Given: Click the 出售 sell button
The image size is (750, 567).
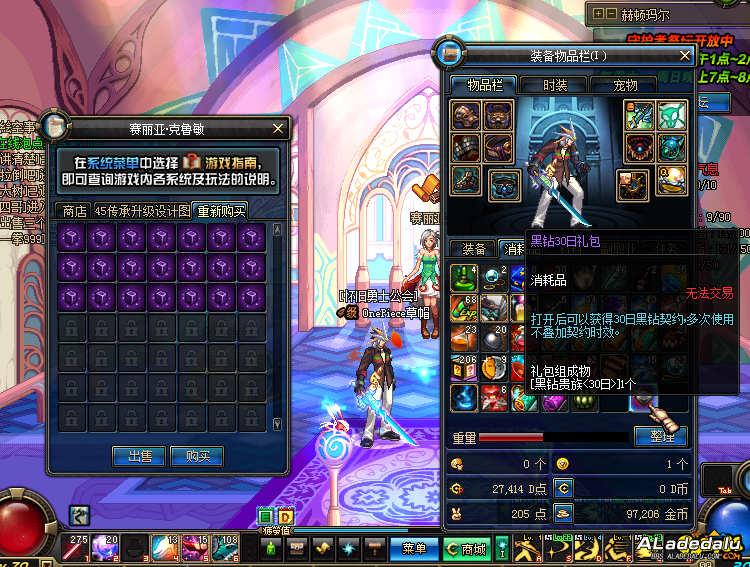Looking at the screenshot, I should coord(139,457).
